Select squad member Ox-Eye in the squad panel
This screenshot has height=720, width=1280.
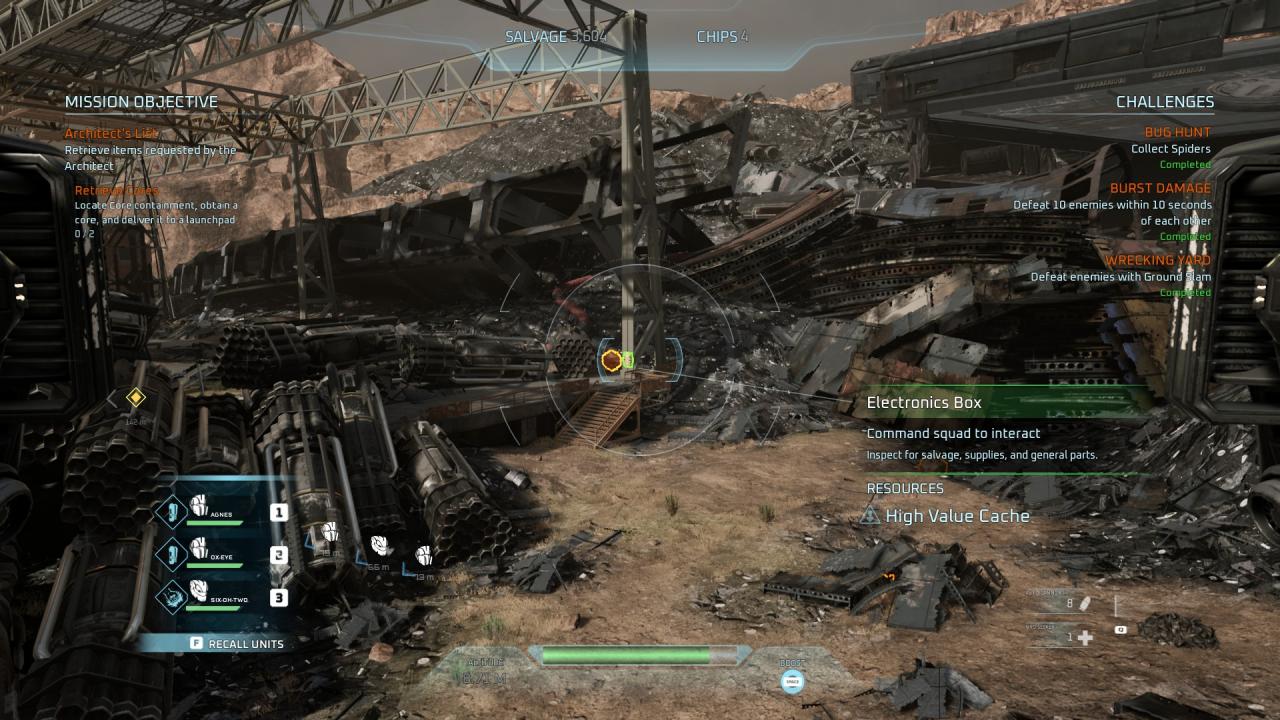click(x=213, y=554)
